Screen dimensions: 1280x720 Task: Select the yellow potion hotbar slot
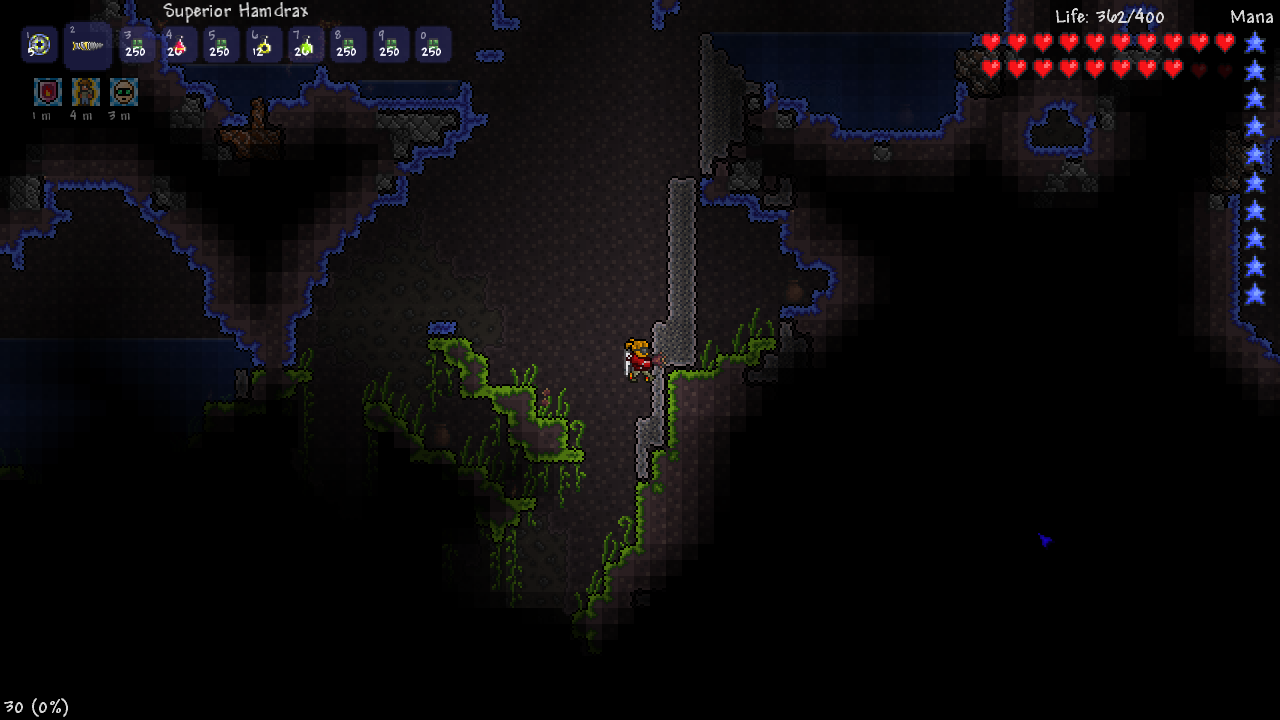click(x=263, y=45)
